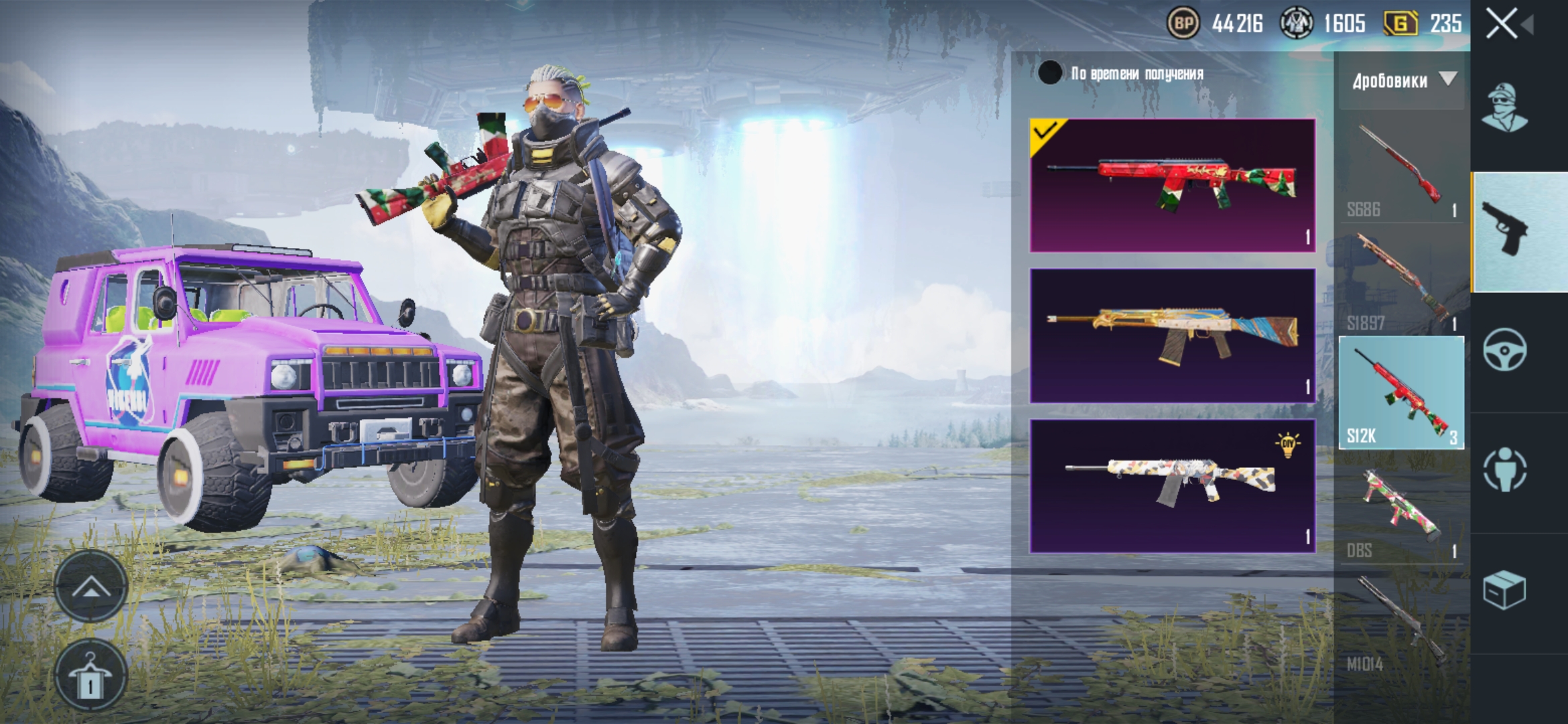This screenshot has width=1568, height=724.
Task: Toggle the По времени получения sort option
Action: 1050,73
